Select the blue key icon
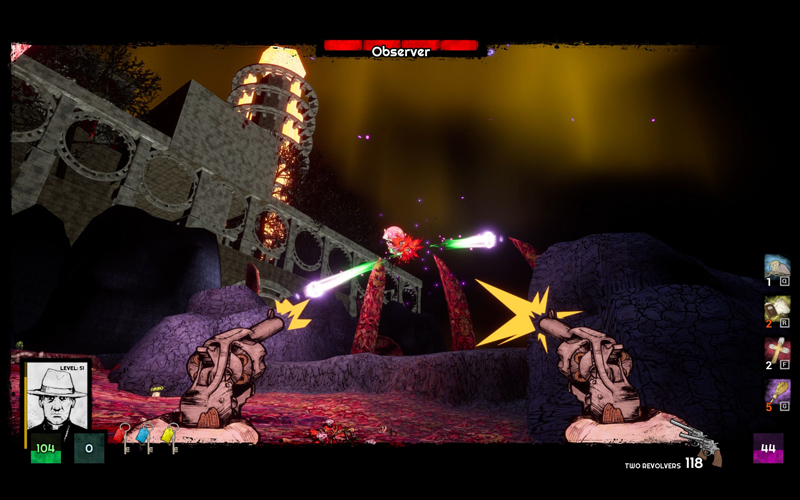The image size is (800, 500). pos(143,436)
